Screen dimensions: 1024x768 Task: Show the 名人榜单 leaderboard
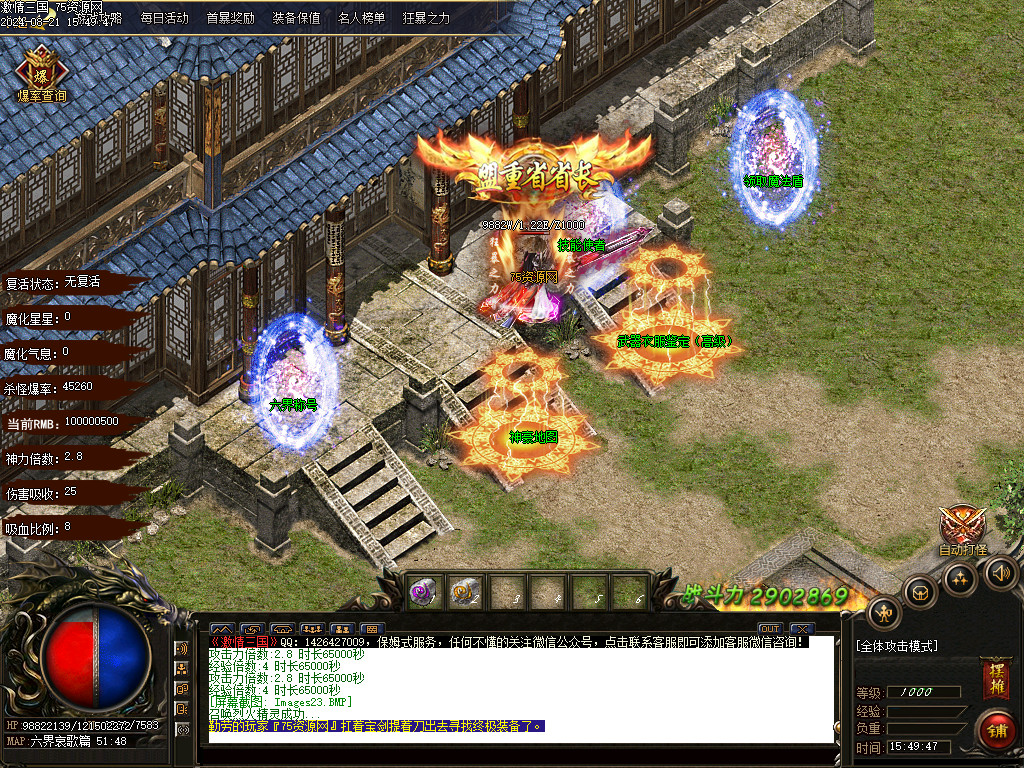click(361, 18)
